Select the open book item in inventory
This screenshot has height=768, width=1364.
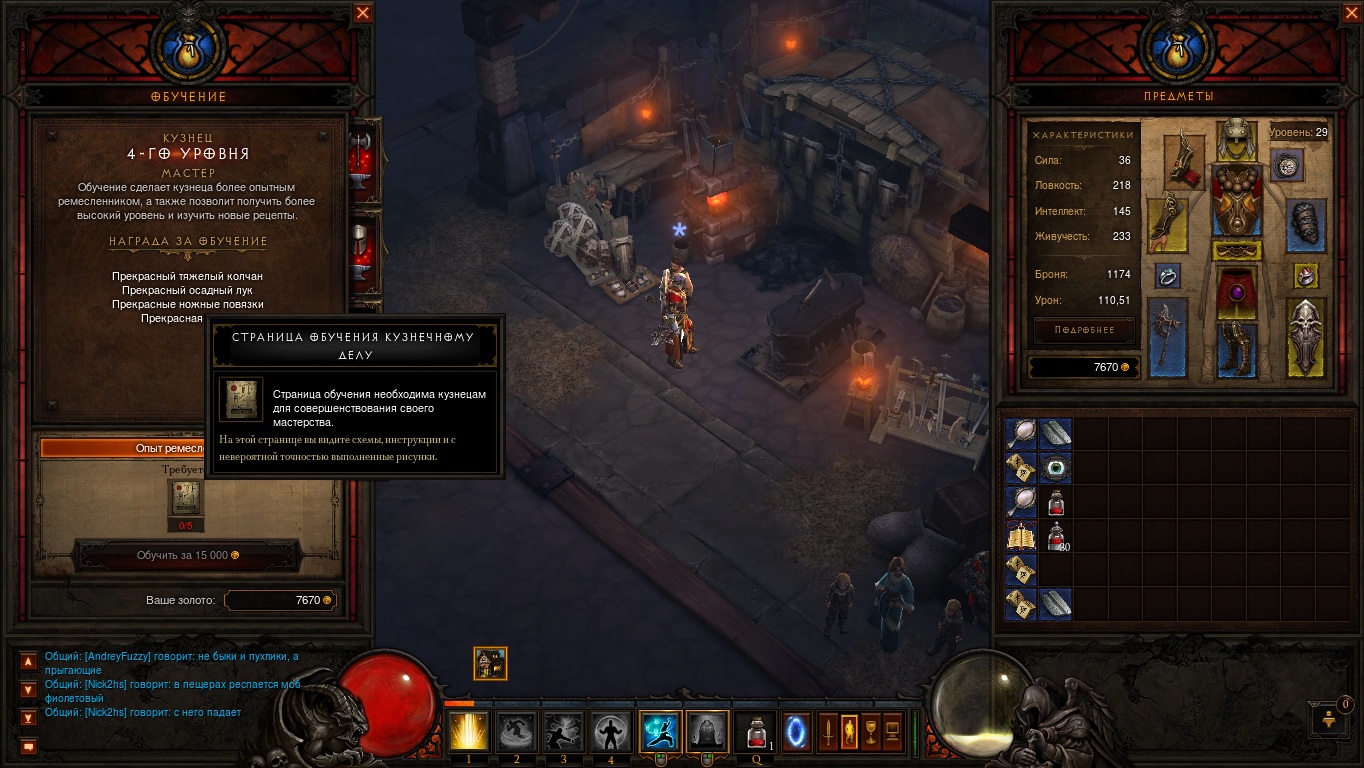tap(1021, 536)
